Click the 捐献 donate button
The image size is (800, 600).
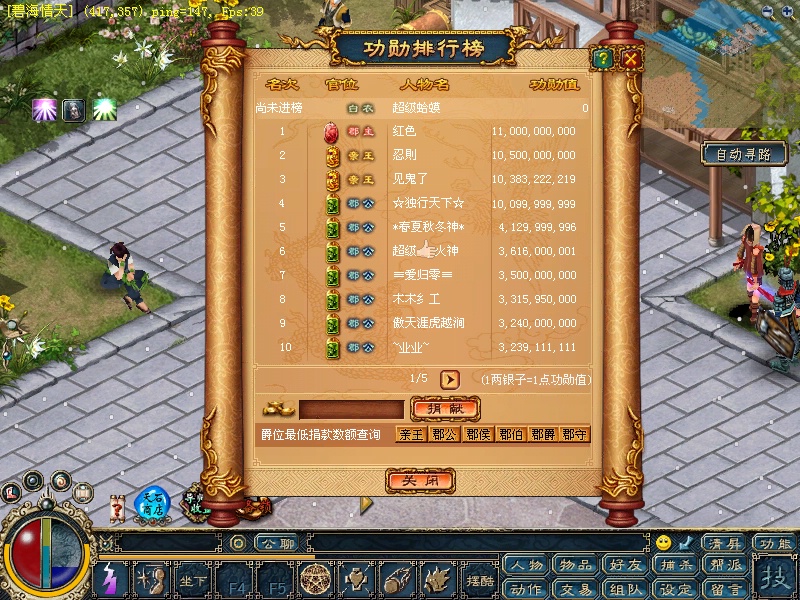[x=445, y=409]
